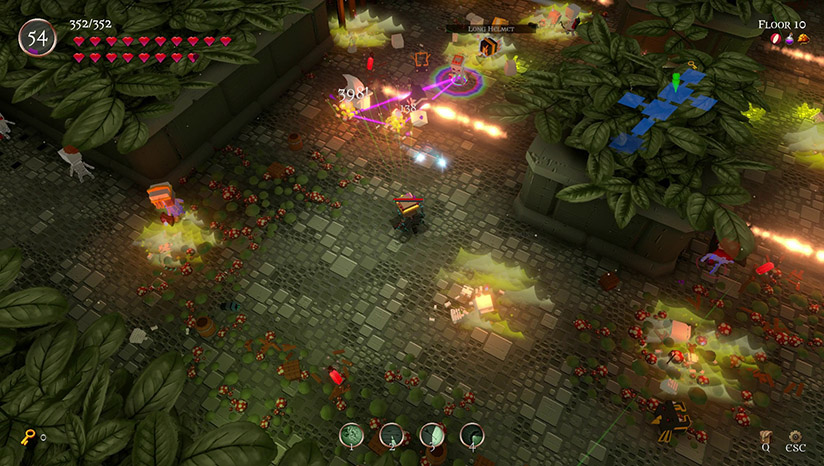Open the inventory bag icon

[x=765, y=436]
